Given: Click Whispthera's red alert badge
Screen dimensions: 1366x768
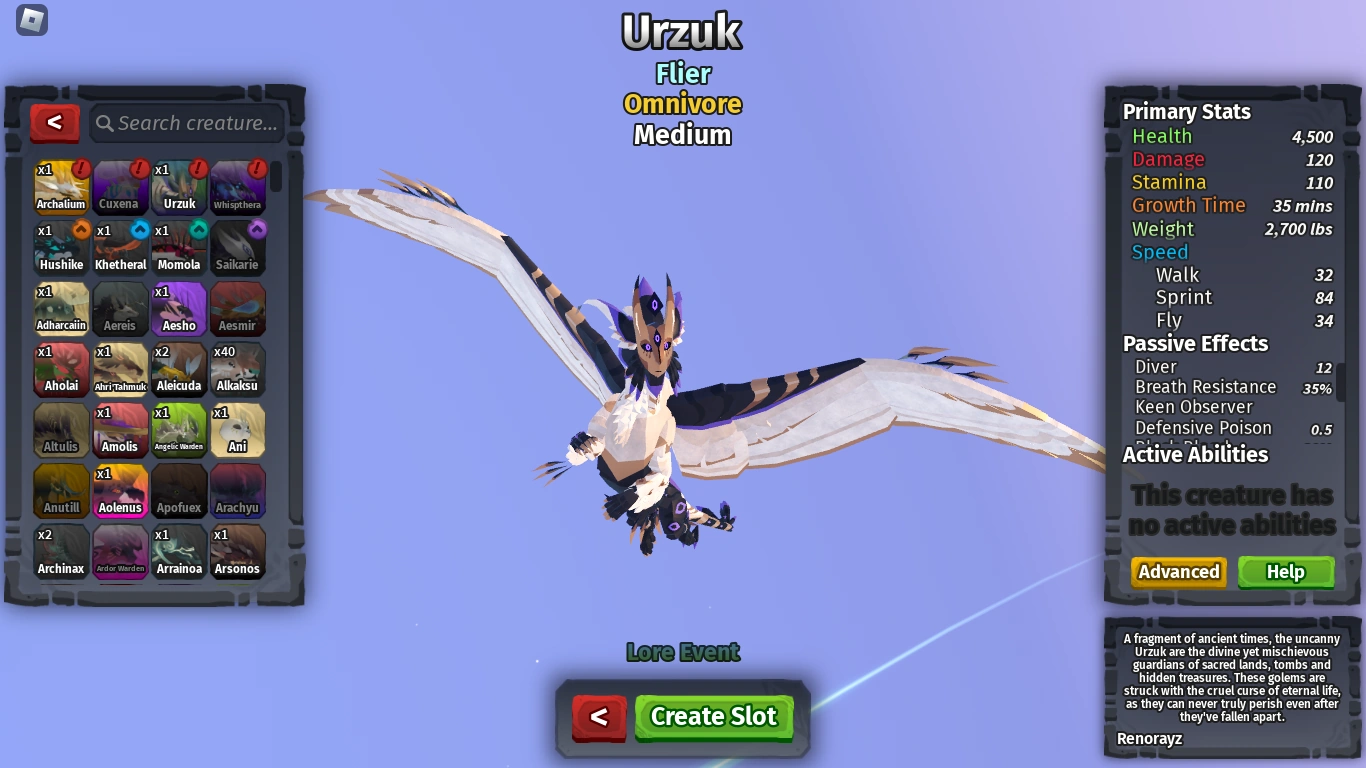Looking at the screenshot, I should coord(256,169).
